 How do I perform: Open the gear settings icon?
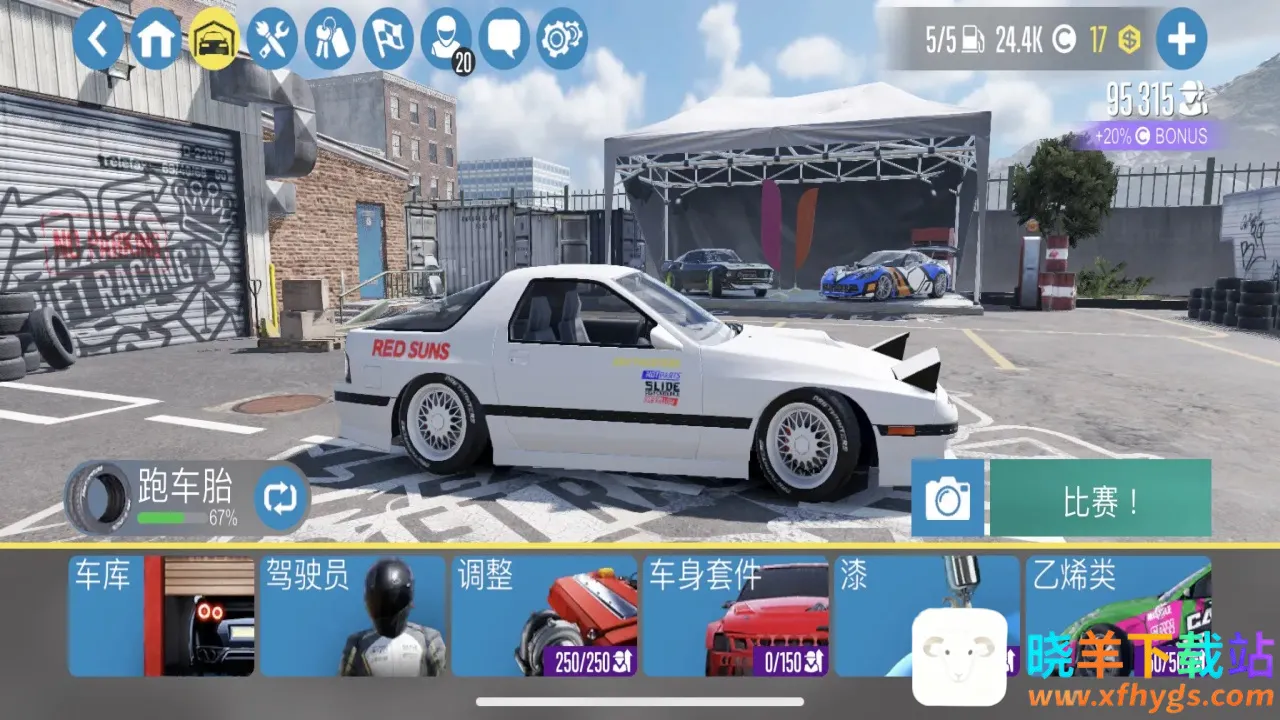(x=562, y=40)
